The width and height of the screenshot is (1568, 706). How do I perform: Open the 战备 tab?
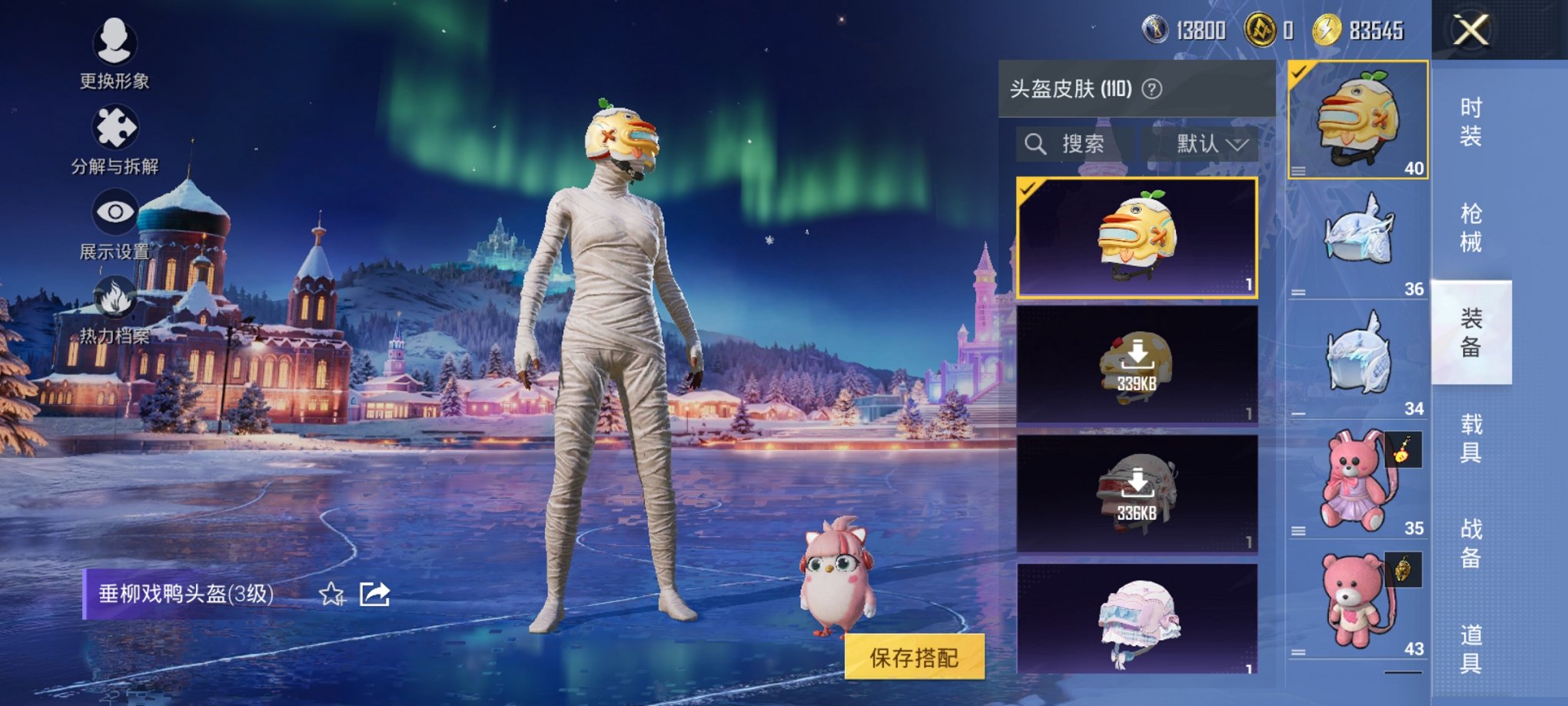click(x=1470, y=543)
